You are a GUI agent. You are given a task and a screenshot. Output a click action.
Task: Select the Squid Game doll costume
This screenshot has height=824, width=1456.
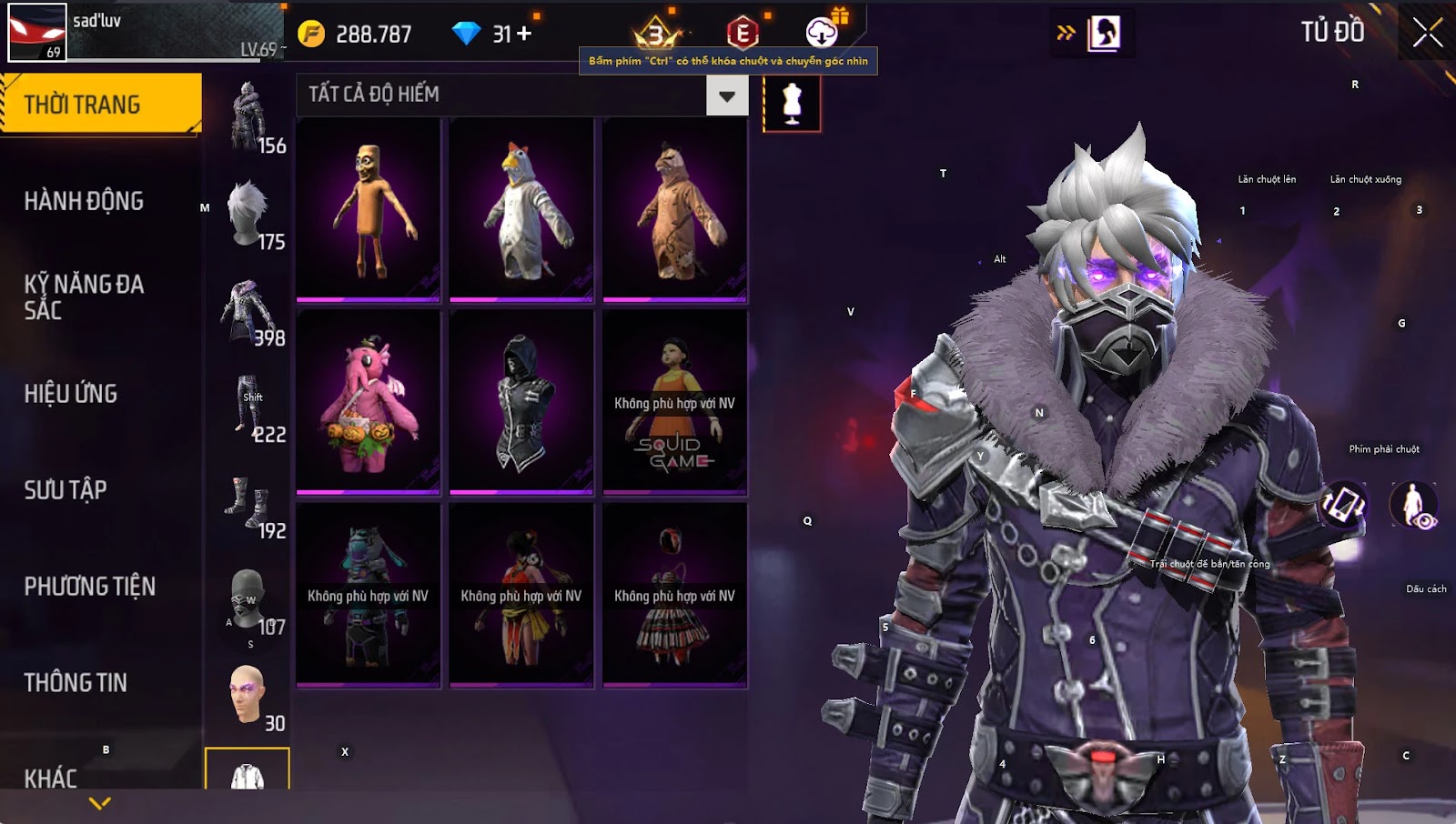674,402
